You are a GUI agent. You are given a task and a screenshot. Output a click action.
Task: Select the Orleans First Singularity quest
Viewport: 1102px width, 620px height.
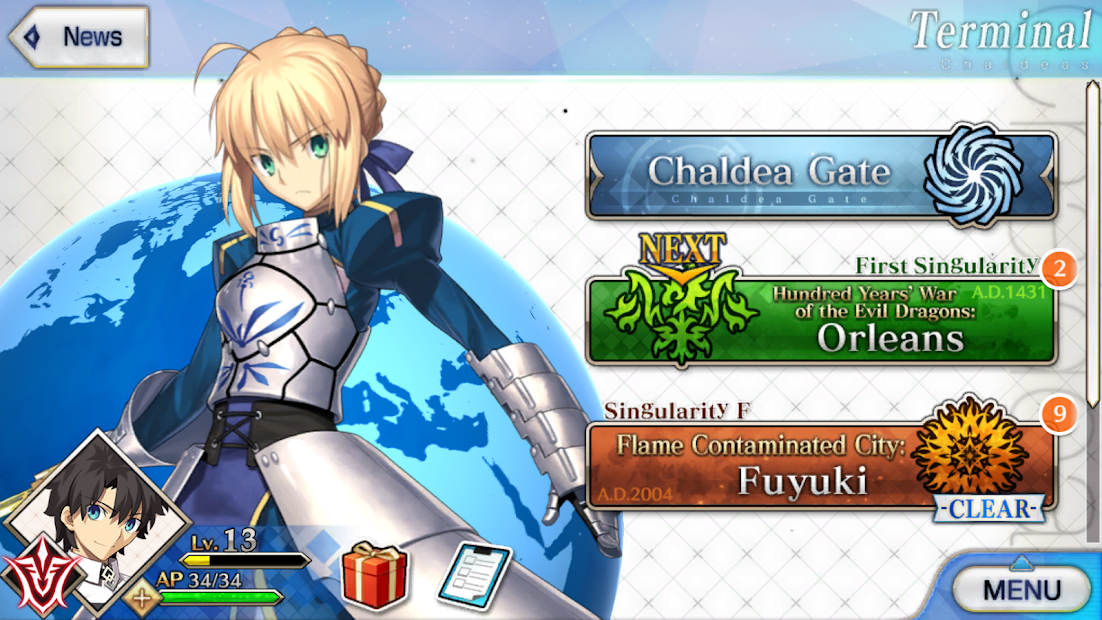pos(820,322)
